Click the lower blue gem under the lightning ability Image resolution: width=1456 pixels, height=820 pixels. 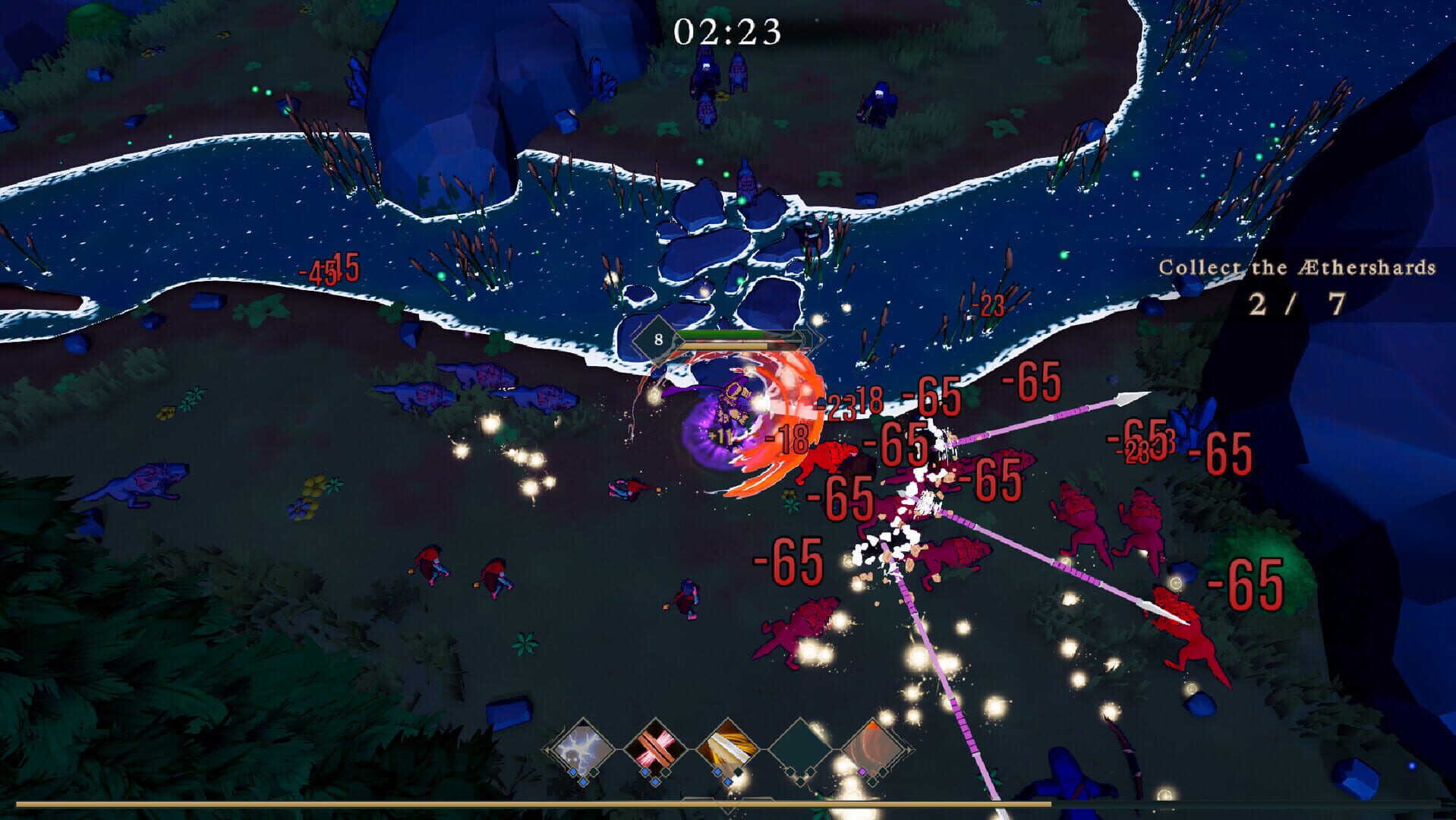tap(583, 782)
